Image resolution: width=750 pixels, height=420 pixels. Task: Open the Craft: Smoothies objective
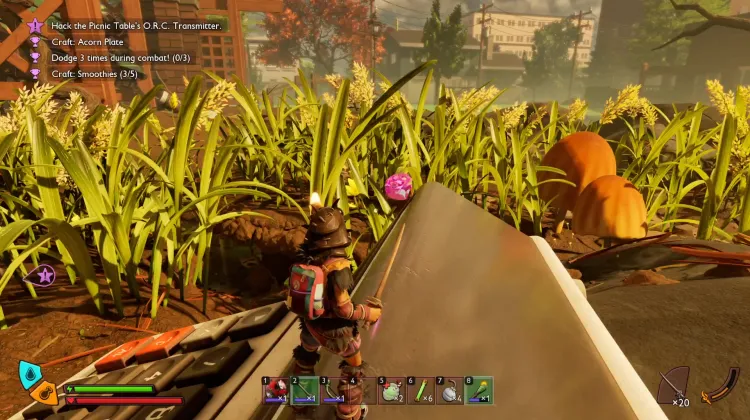click(x=100, y=72)
